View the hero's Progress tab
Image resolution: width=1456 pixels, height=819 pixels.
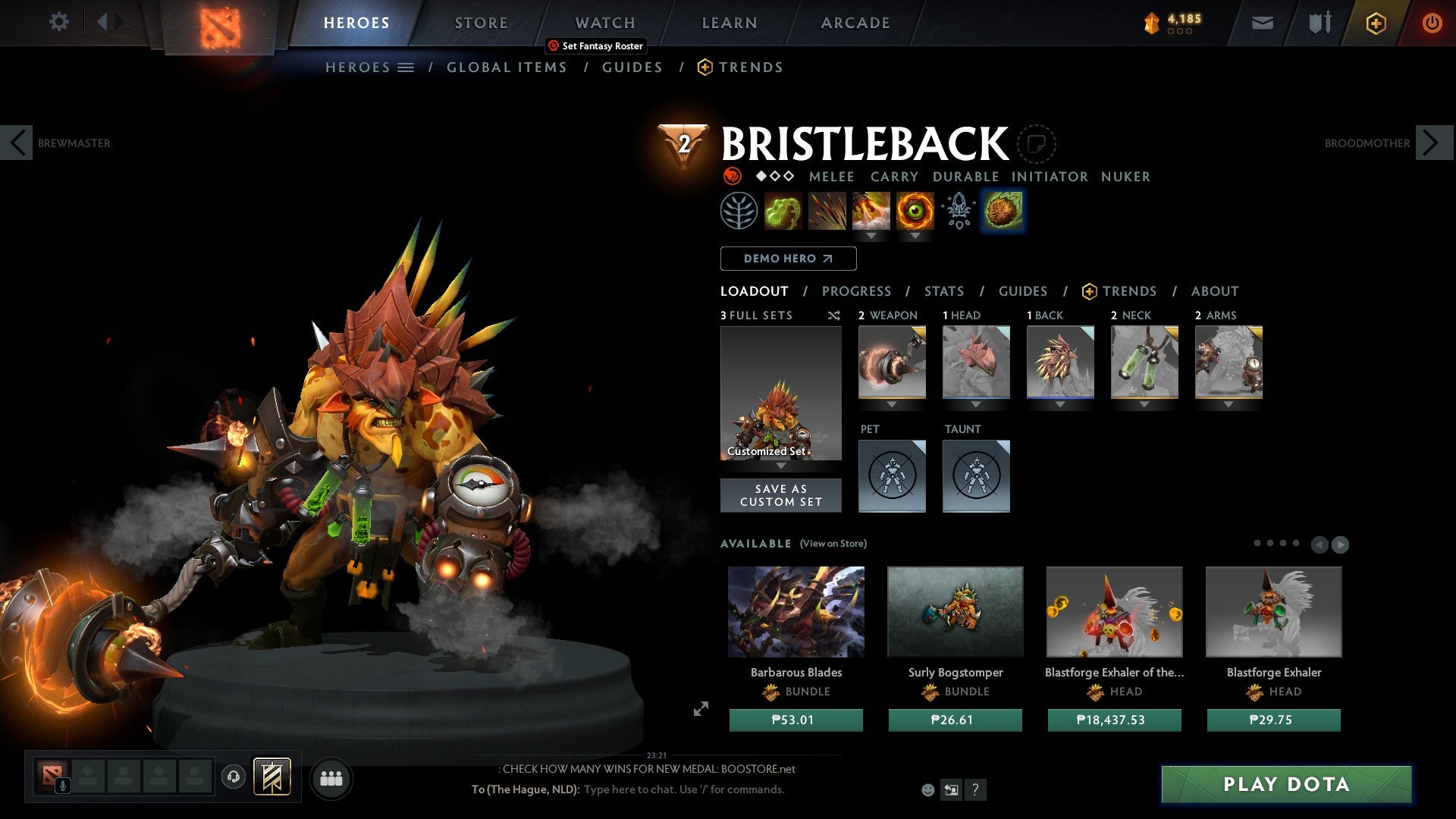click(x=856, y=291)
